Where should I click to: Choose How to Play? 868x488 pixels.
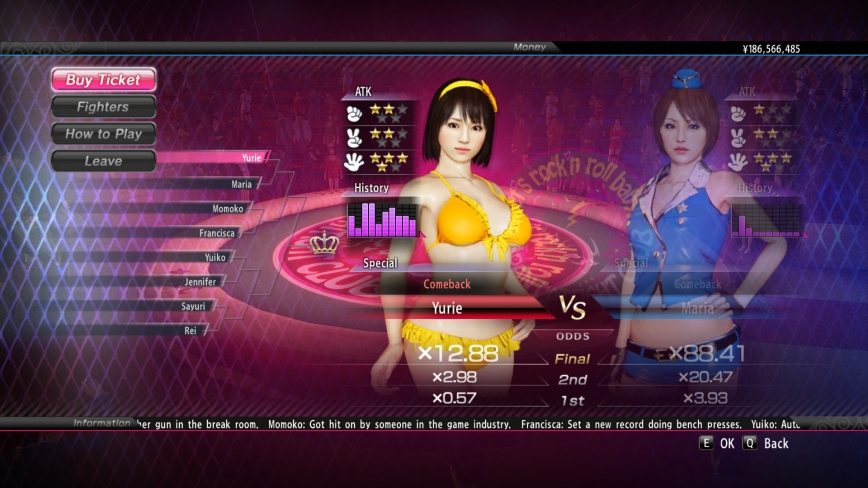(103, 134)
